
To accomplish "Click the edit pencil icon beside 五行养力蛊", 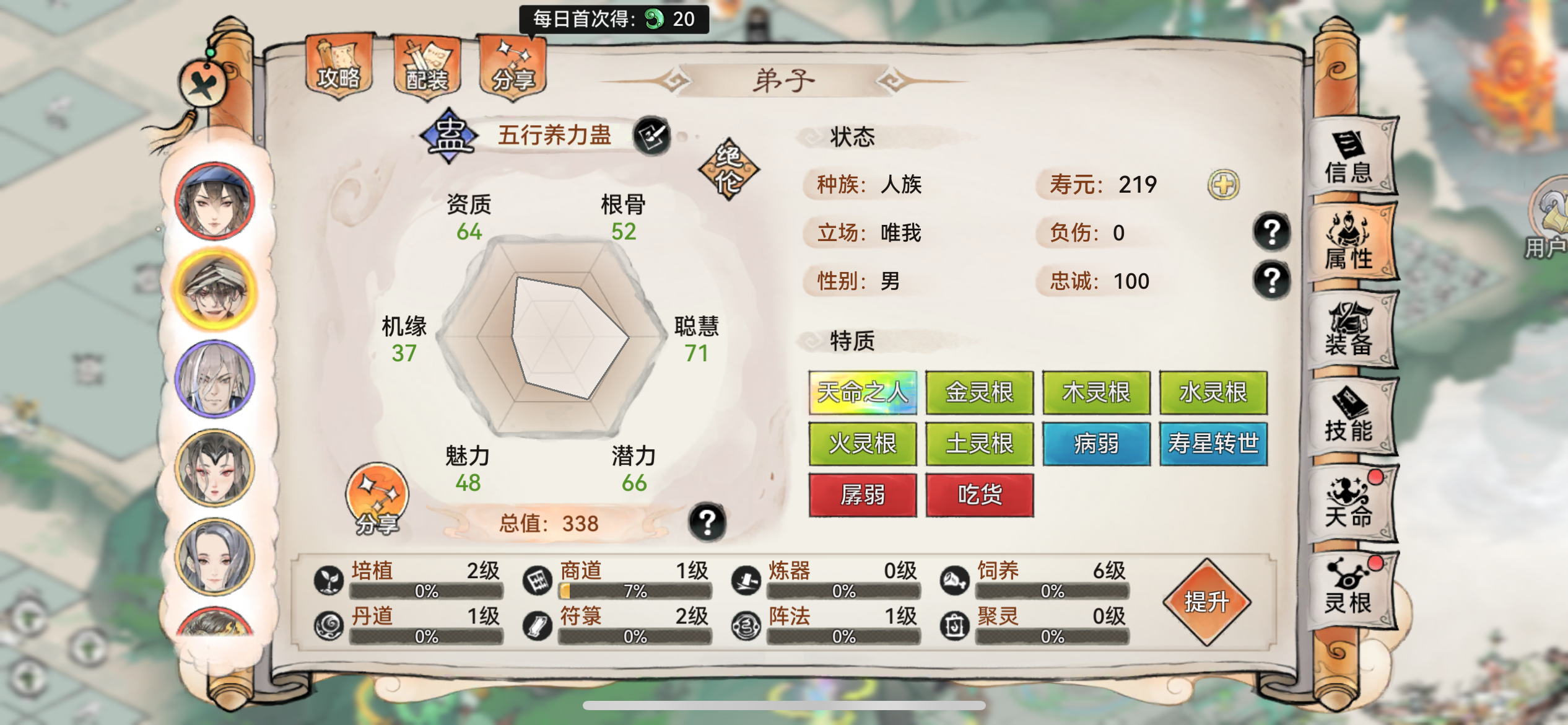I will [x=651, y=136].
